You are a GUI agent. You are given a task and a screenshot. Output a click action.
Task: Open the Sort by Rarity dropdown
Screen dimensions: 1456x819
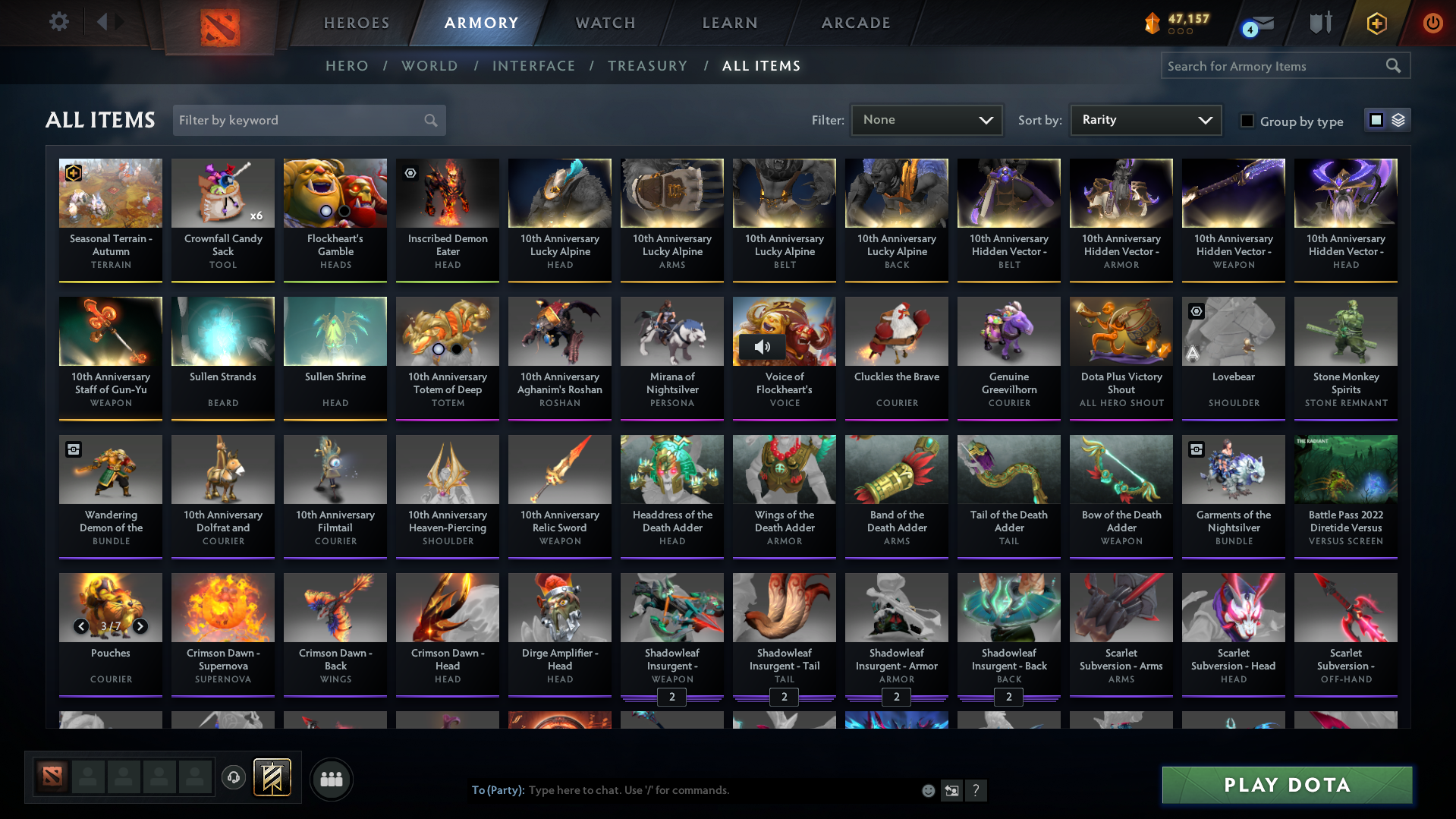pos(1144,119)
